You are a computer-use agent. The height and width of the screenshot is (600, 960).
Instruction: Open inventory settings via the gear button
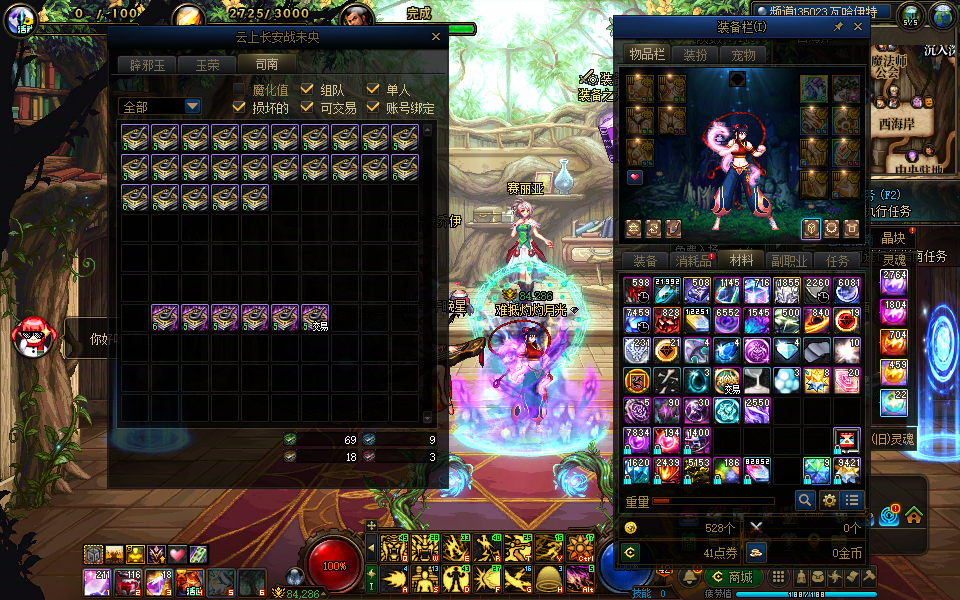click(x=829, y=500)
